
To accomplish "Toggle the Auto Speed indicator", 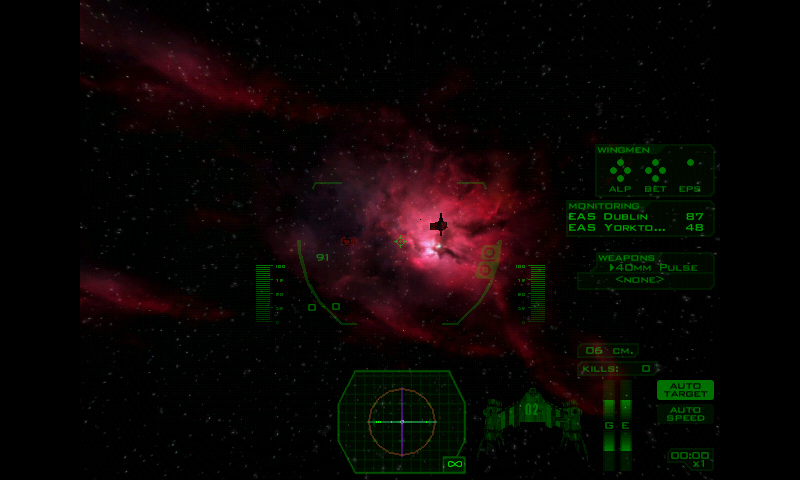I will coord(685,413).
